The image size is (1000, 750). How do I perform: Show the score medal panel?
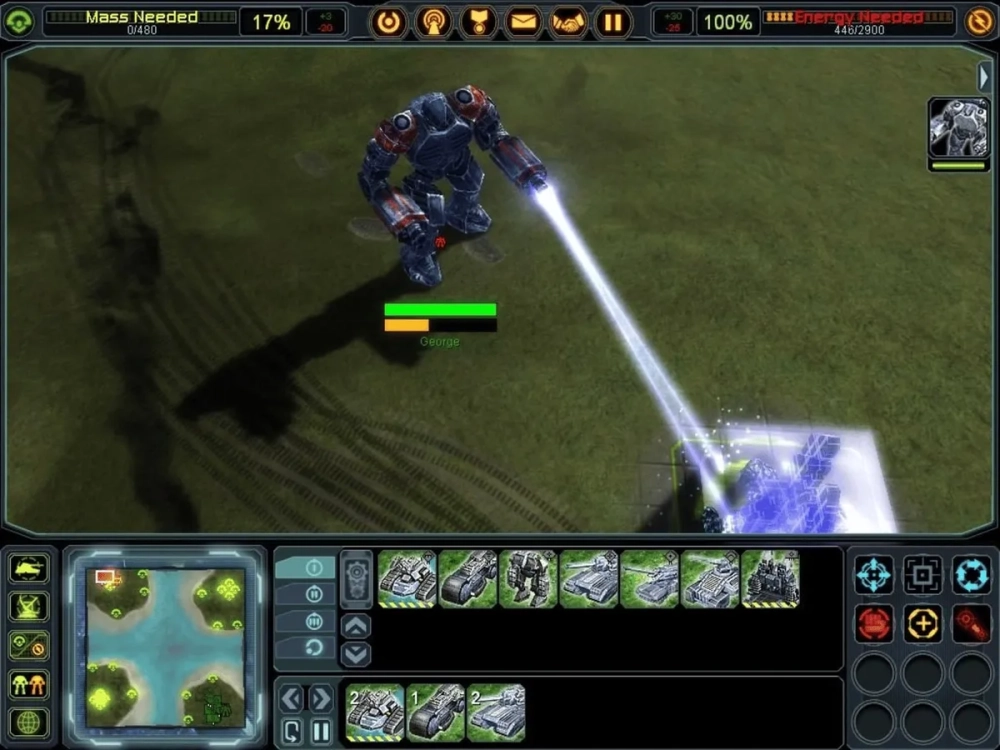click(x=478, y=21)
